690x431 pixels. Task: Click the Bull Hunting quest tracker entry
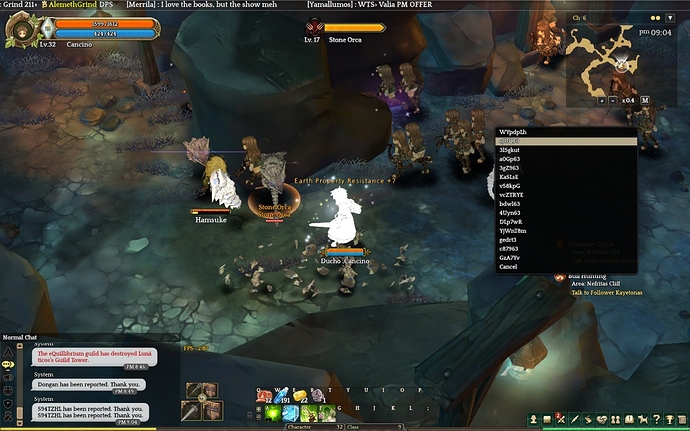tap(588, 274)
